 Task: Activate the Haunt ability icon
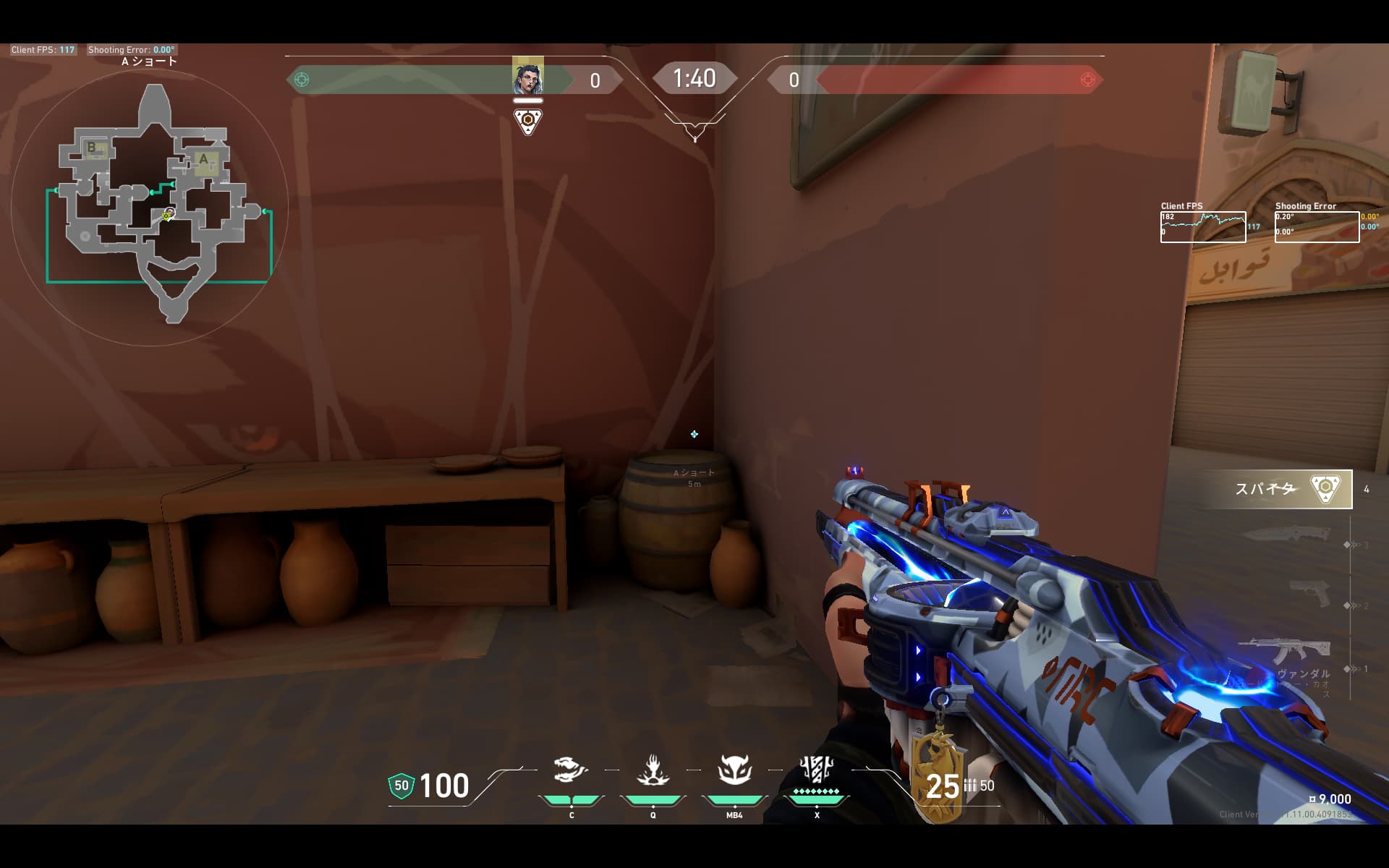734,771
